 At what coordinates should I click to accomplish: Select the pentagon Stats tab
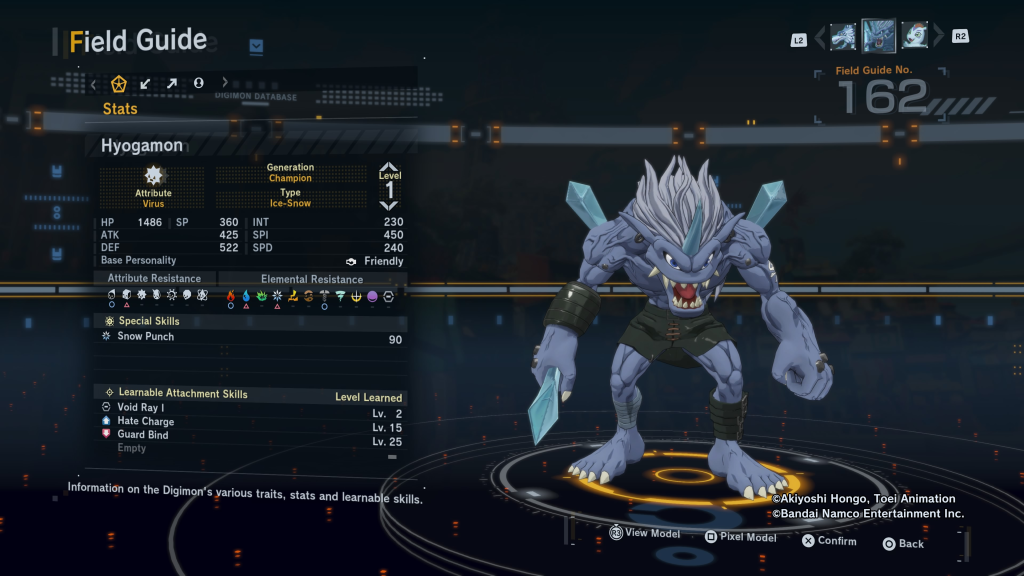click(x=119, y=83)
